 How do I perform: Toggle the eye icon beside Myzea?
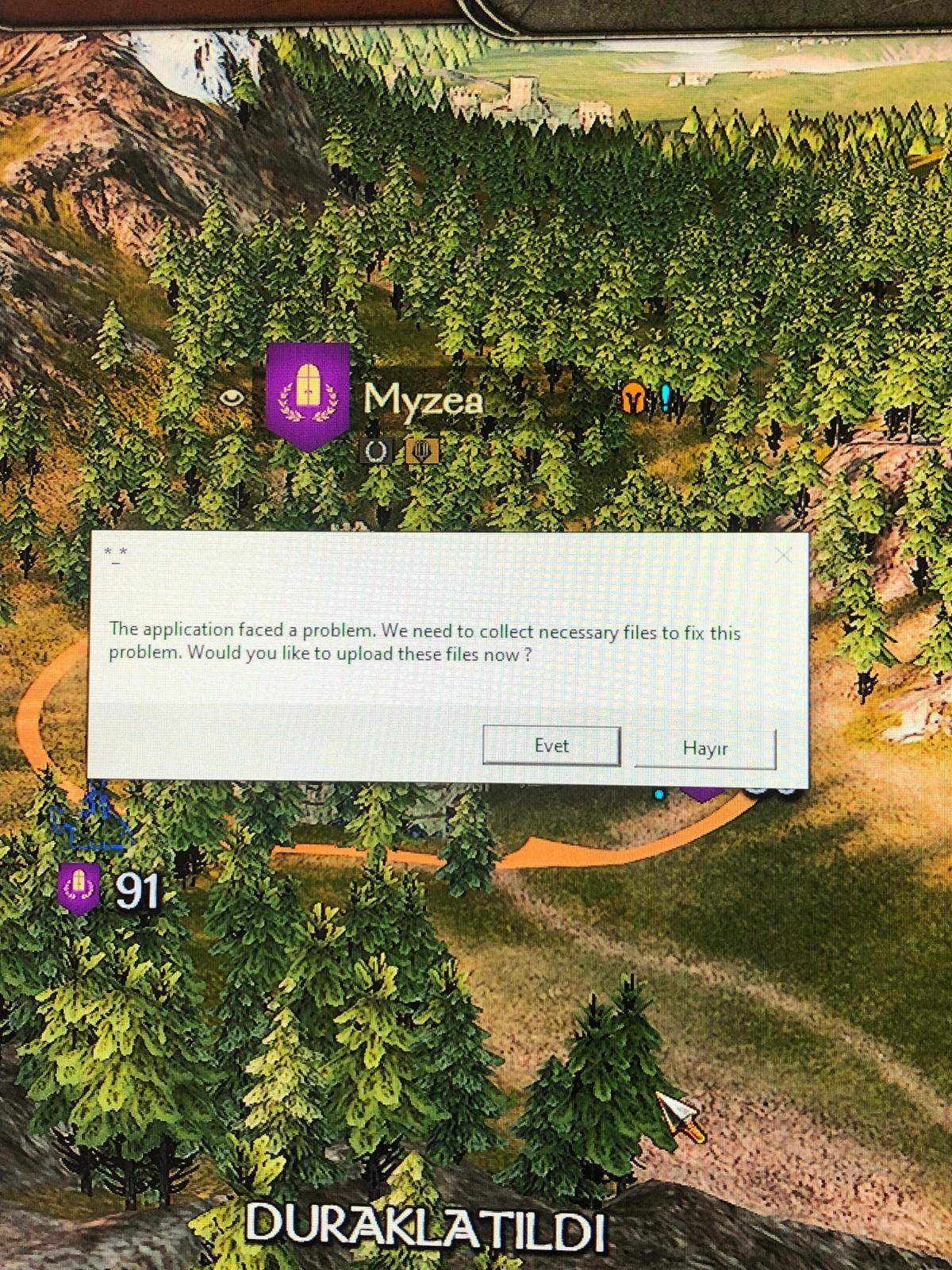(232, 396)
